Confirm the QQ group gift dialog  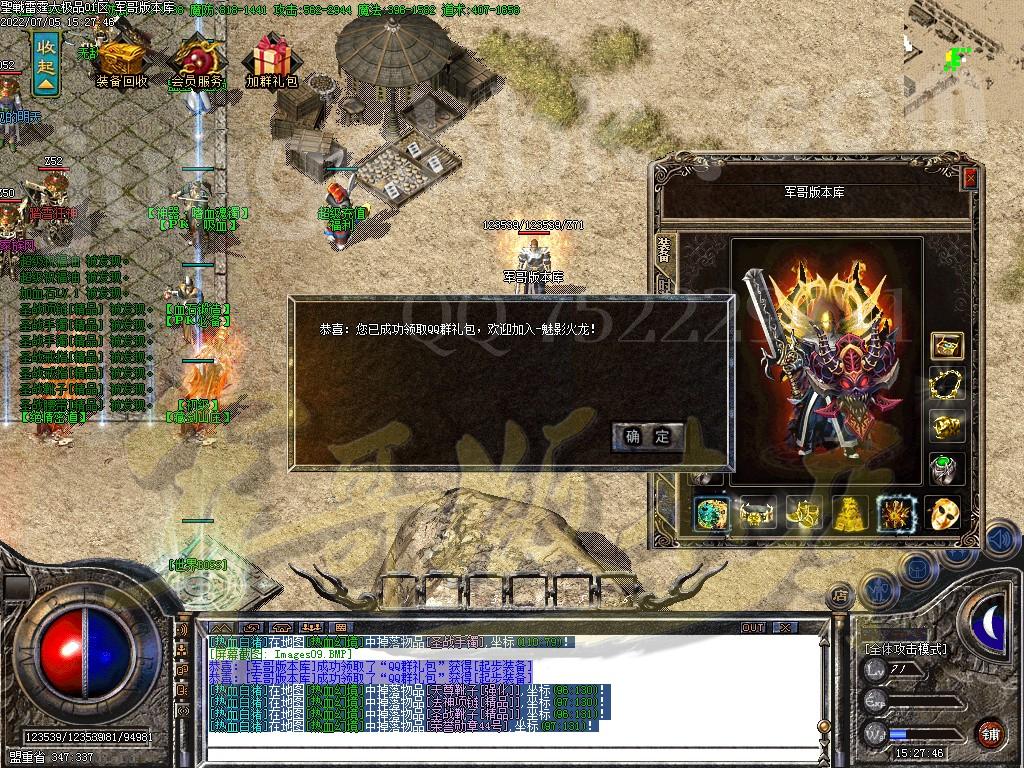(648, 436)
